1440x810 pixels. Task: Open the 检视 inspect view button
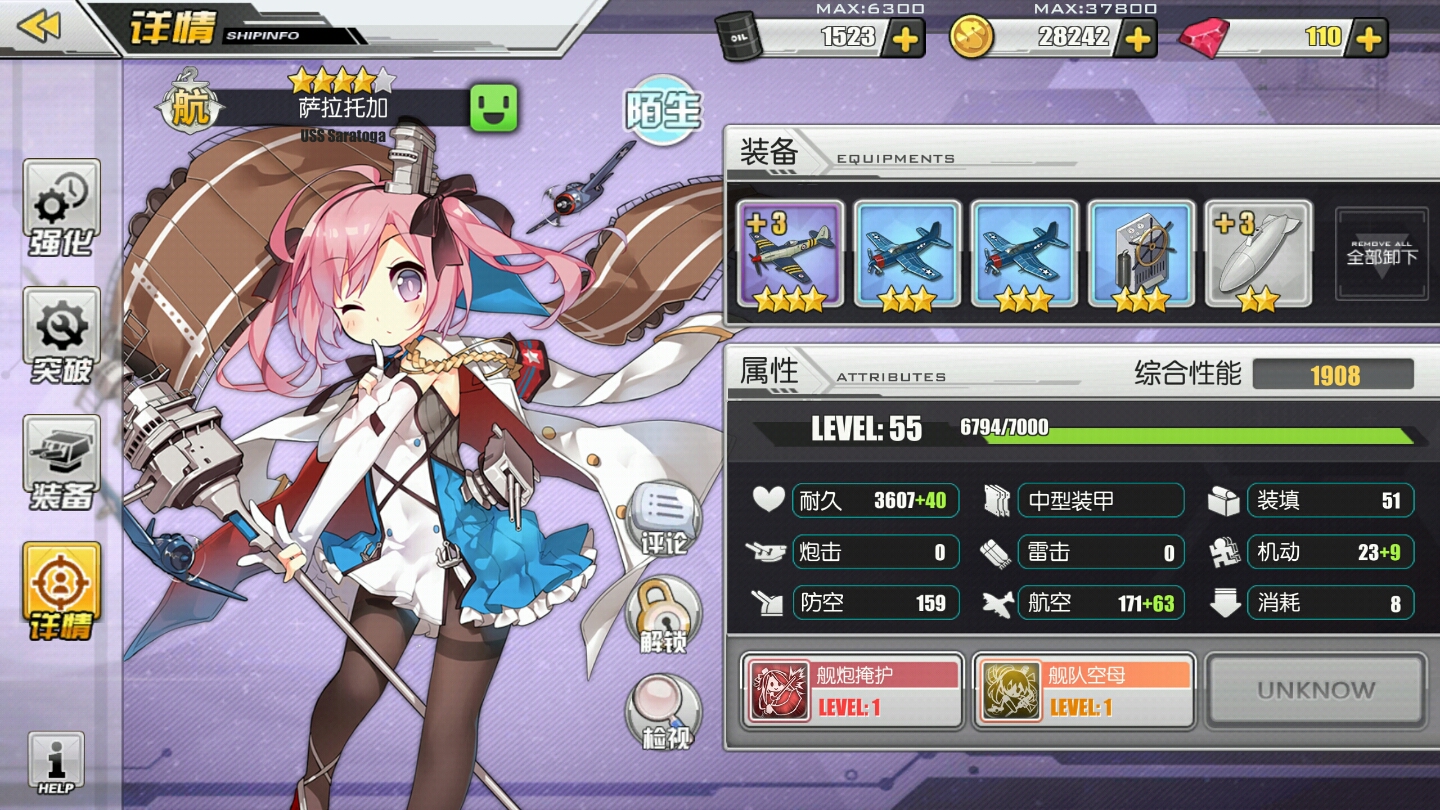pyautogui.click(x=664, y=712)
